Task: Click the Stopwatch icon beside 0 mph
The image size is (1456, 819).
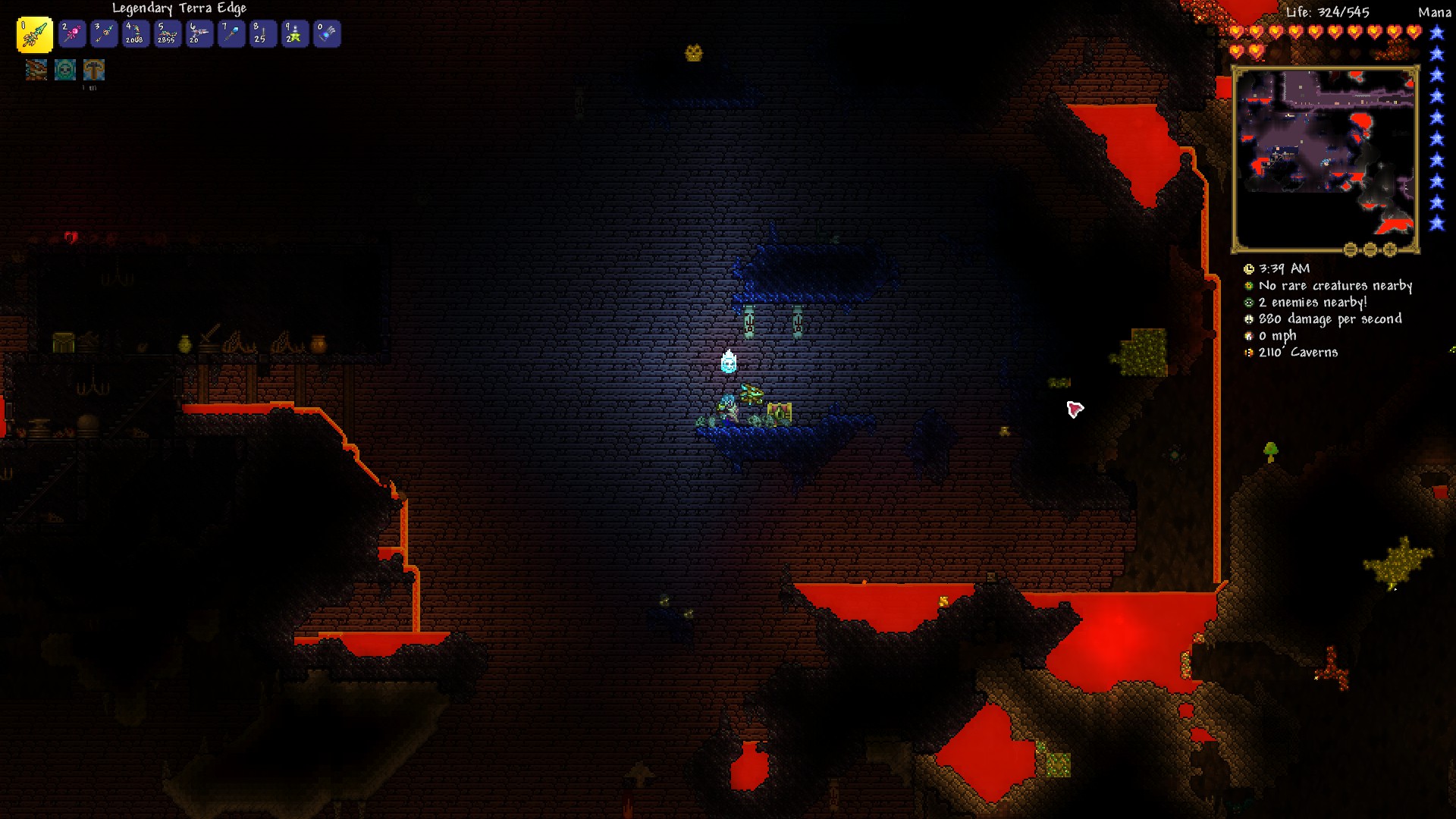Action: point(1247,335)
